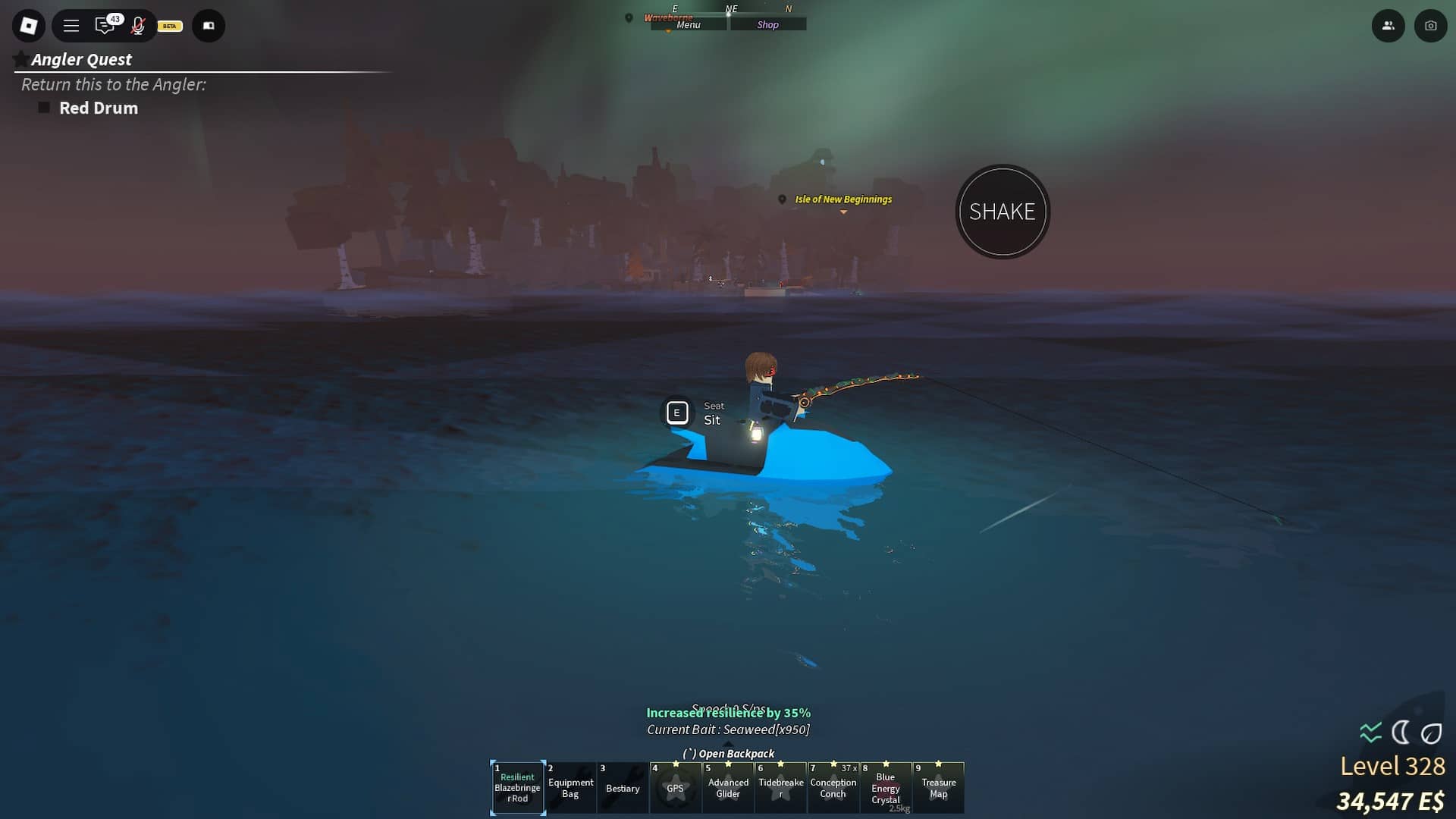Select the GPS item in slot 4
The image size is (1456, 819).
pyautogui.click(x=676, y=788)
